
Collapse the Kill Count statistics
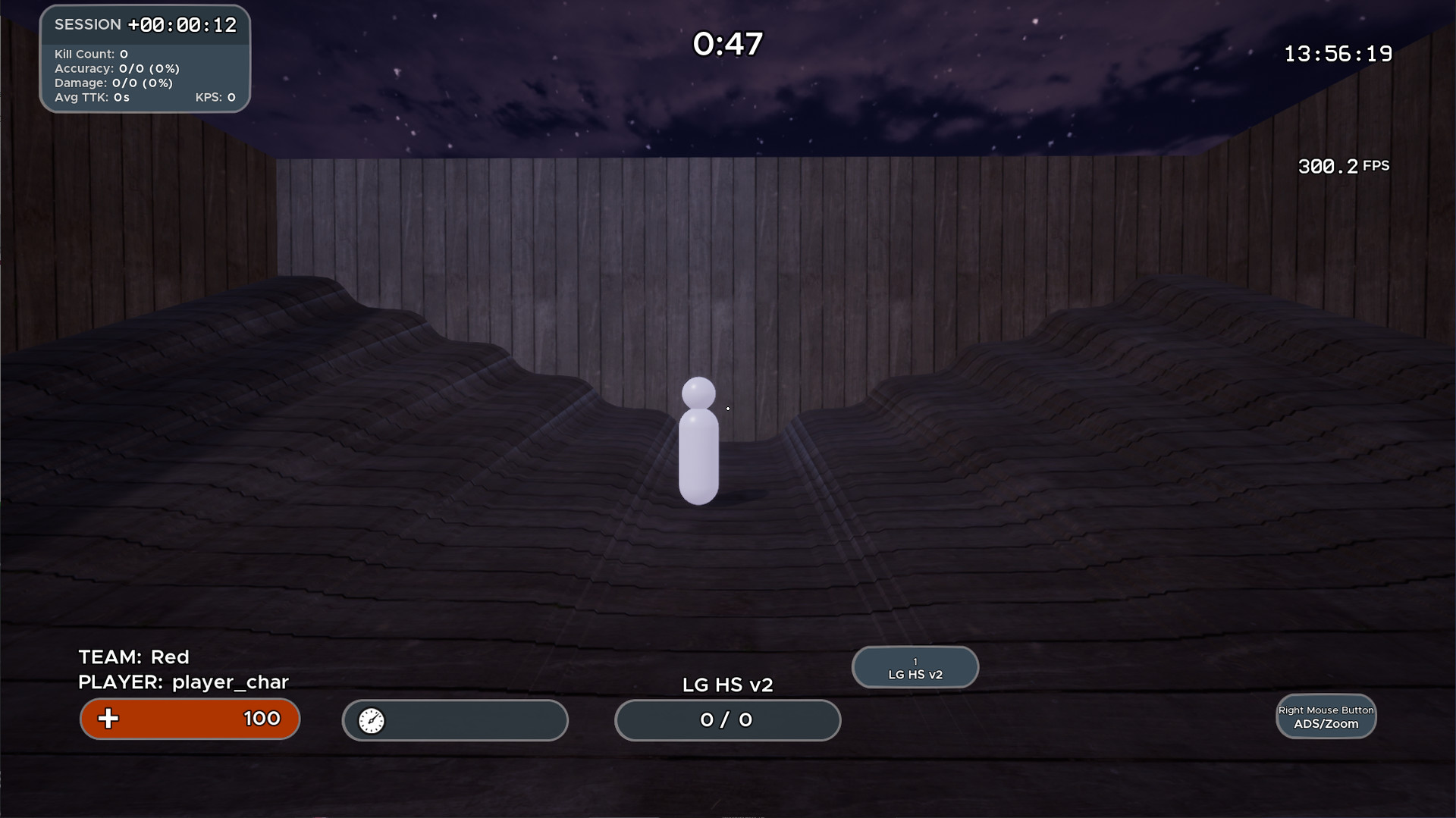89,54
